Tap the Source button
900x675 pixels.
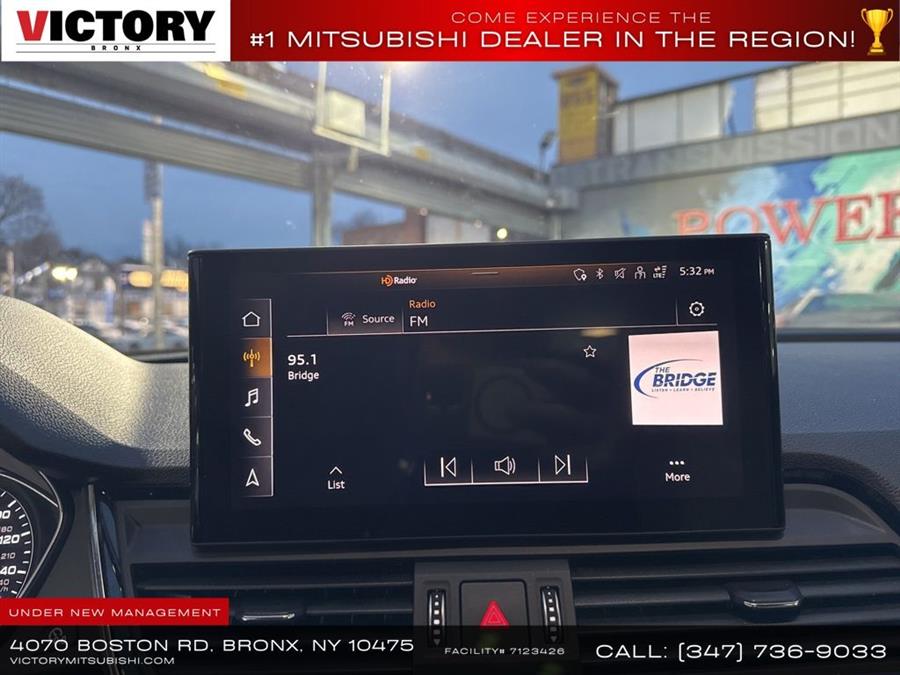(x=367, y=319)
